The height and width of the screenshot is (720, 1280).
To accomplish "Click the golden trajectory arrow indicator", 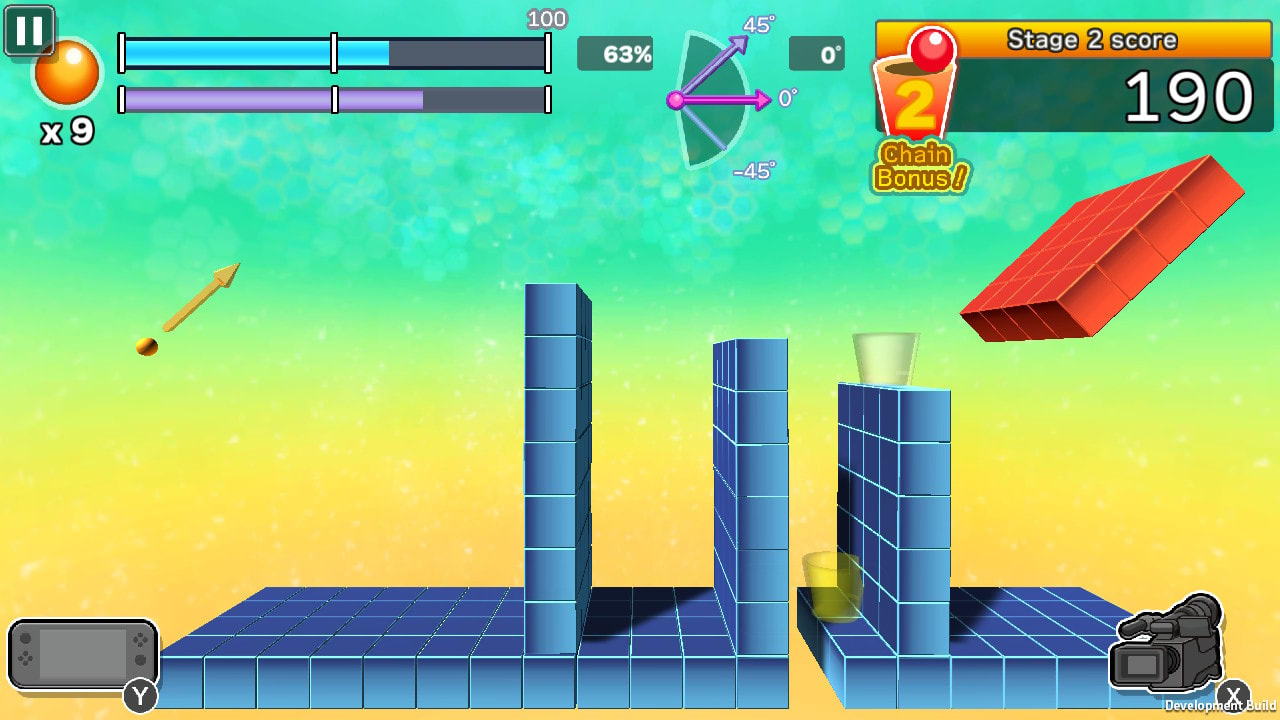I will (x=200, y=295).
